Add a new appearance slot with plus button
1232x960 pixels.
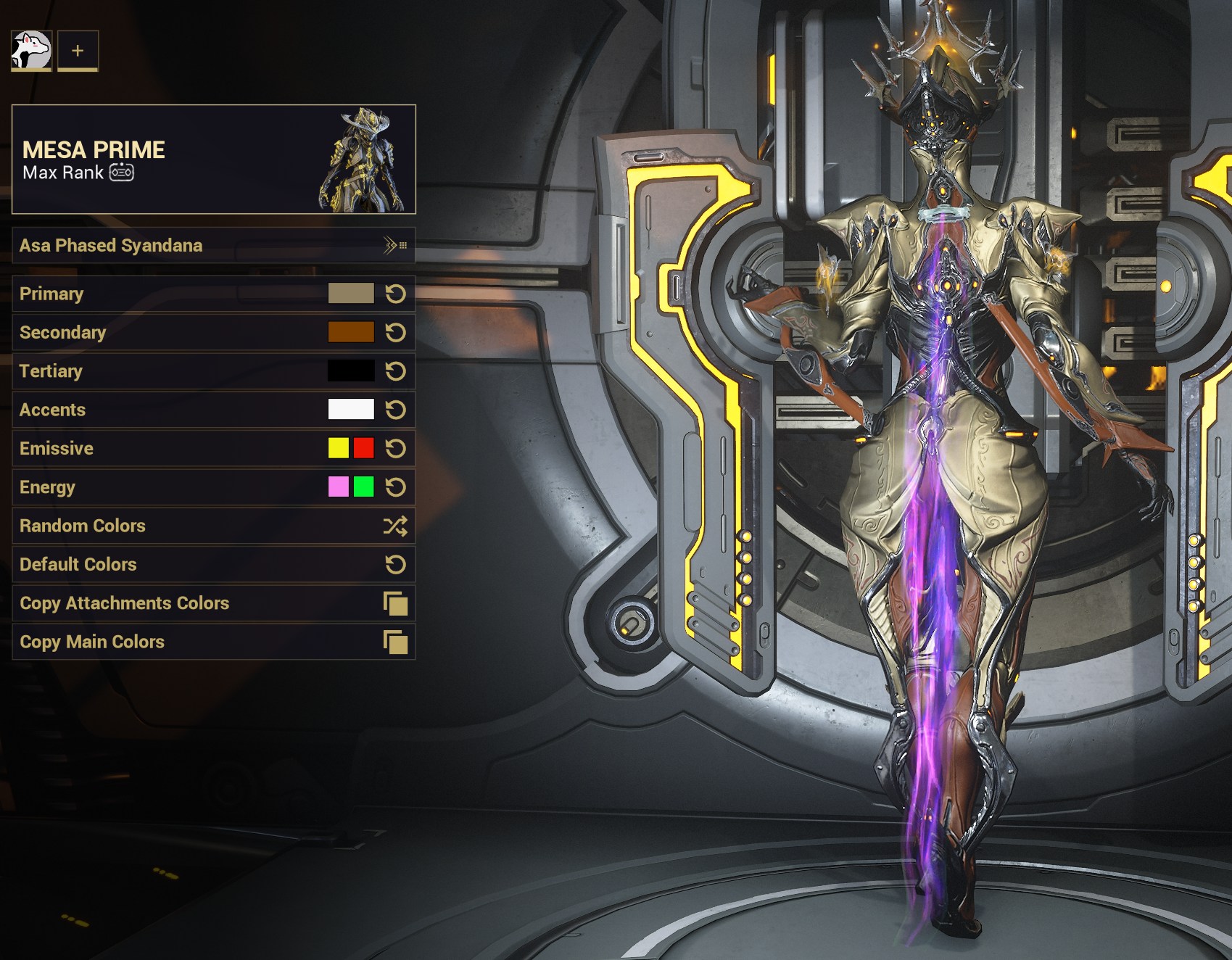coord(78,51)
